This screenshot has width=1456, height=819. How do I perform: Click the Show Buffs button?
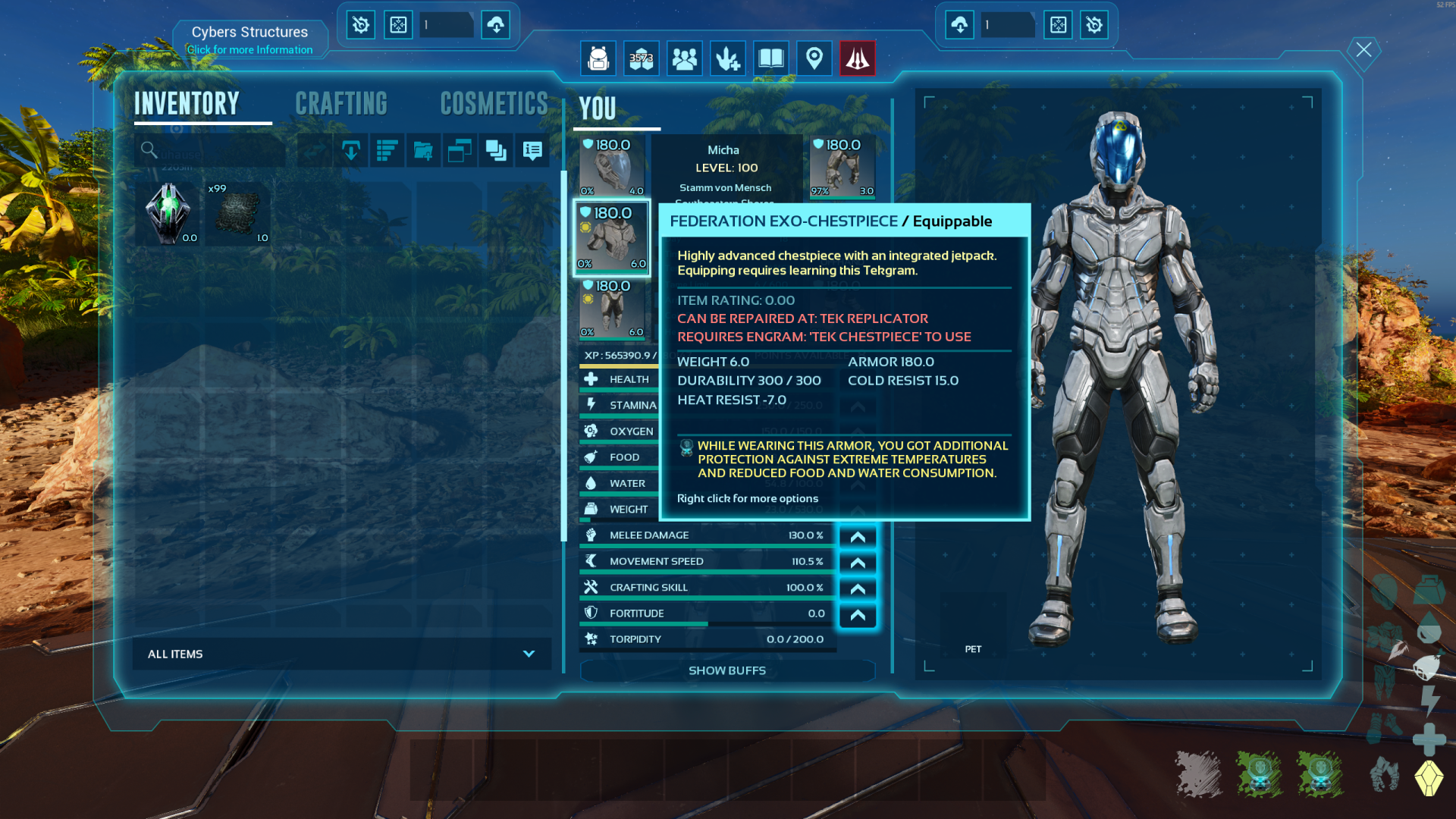point(726,670)
